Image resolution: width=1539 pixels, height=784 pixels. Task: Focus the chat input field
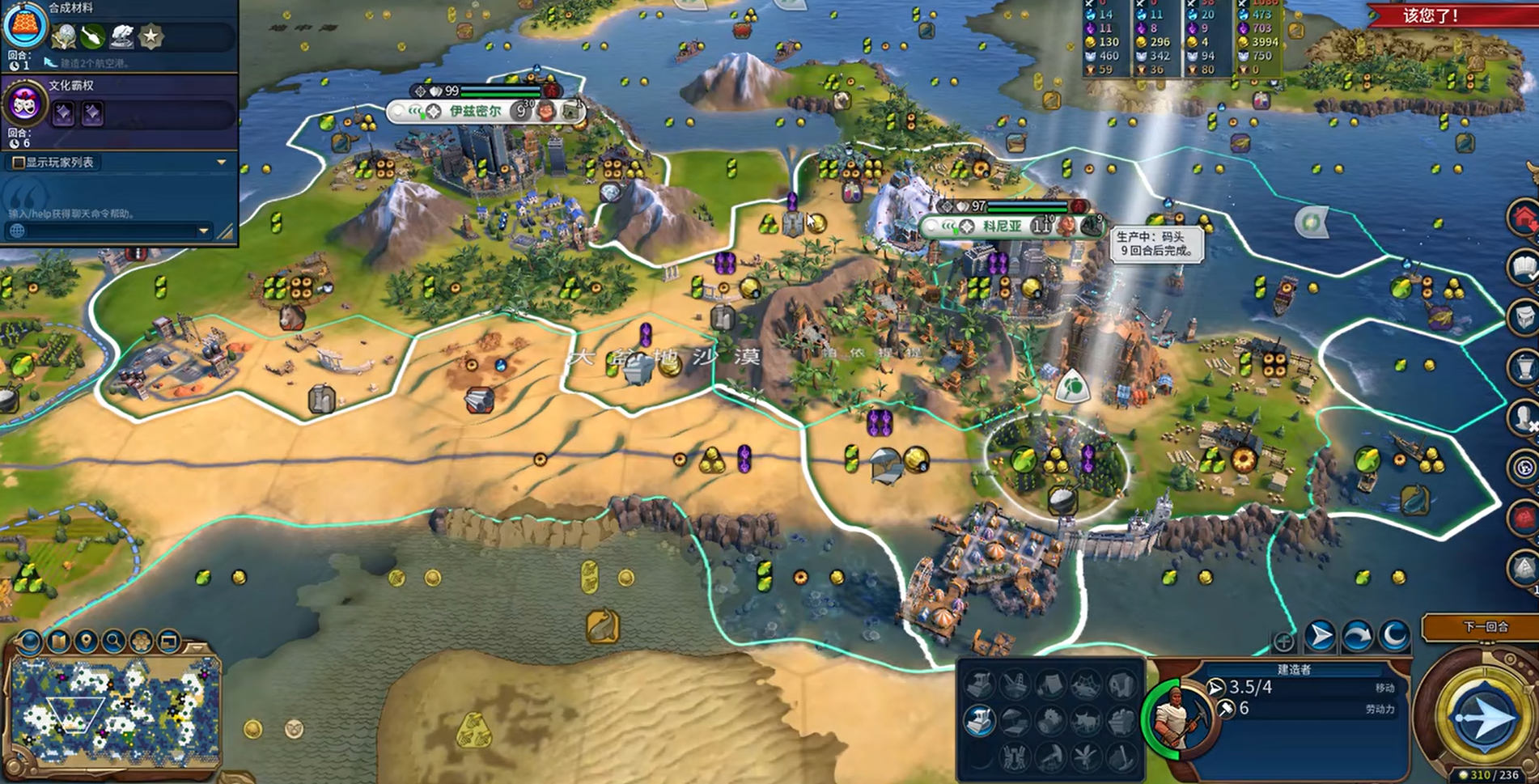pyautogui.click(x=105, y=231)
